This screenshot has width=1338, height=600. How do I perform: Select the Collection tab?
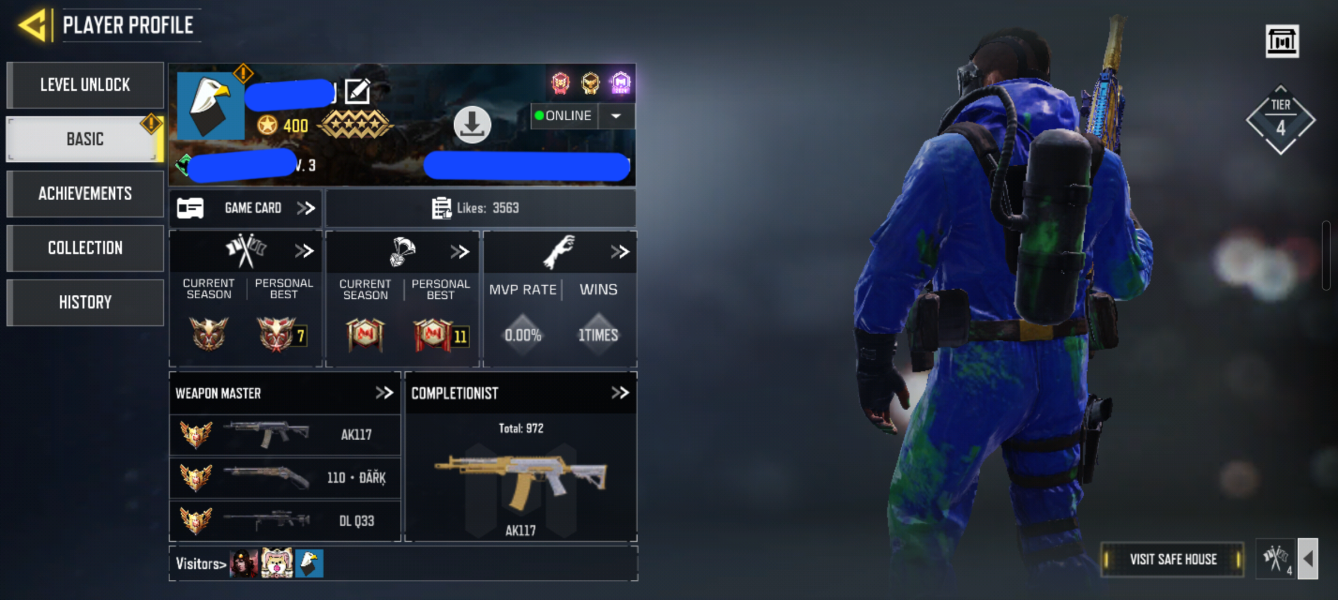click(85, 248)
